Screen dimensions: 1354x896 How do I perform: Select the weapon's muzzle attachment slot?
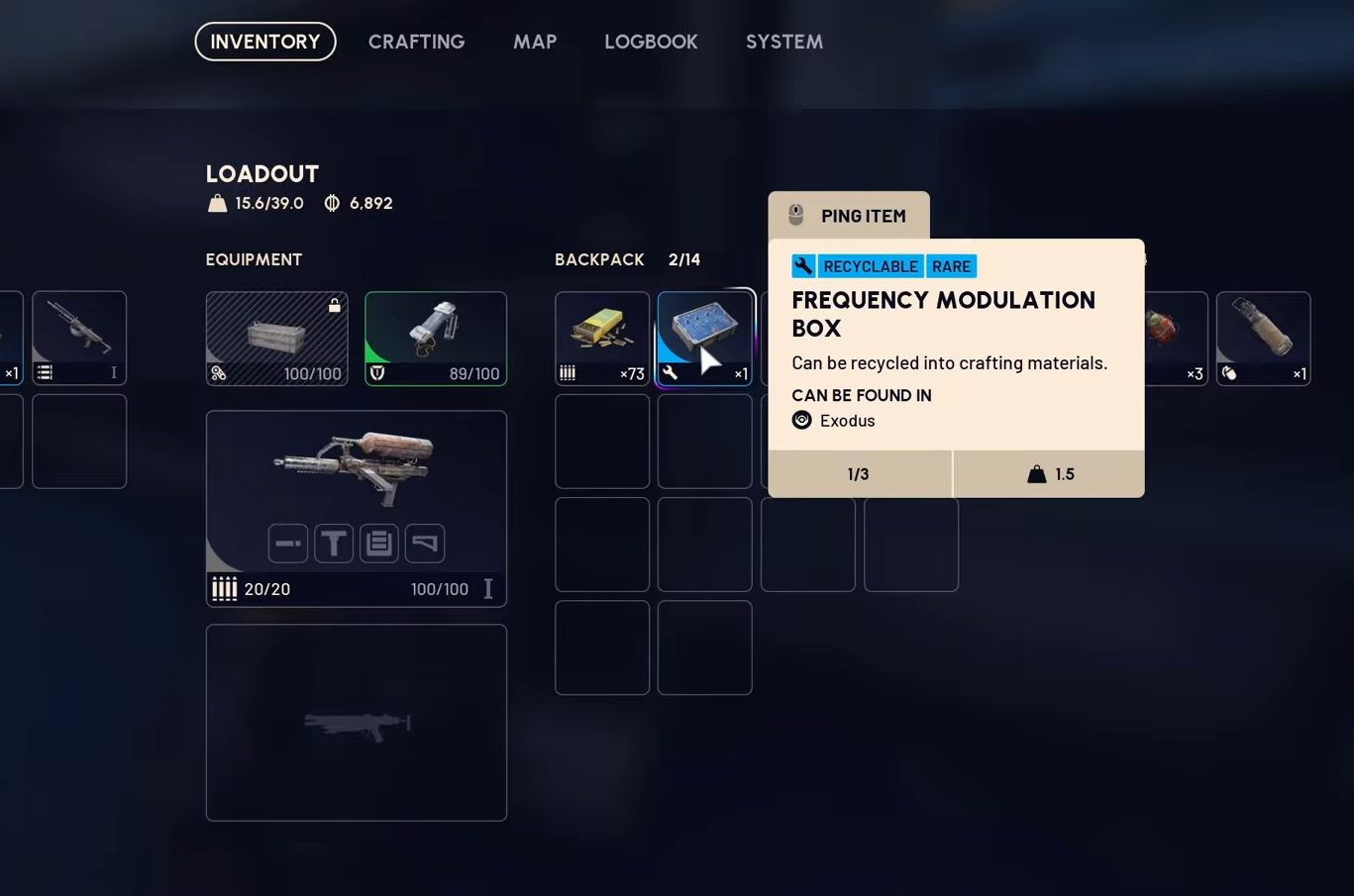click(288, 543)
